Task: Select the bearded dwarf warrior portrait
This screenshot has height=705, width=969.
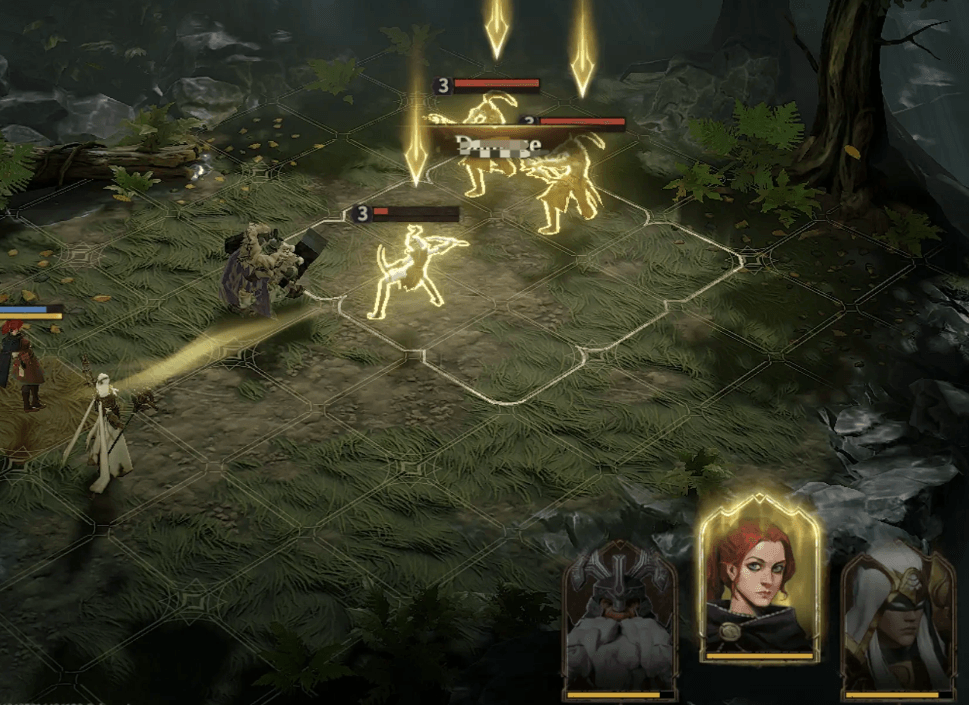Action: (x=619, y=620)
